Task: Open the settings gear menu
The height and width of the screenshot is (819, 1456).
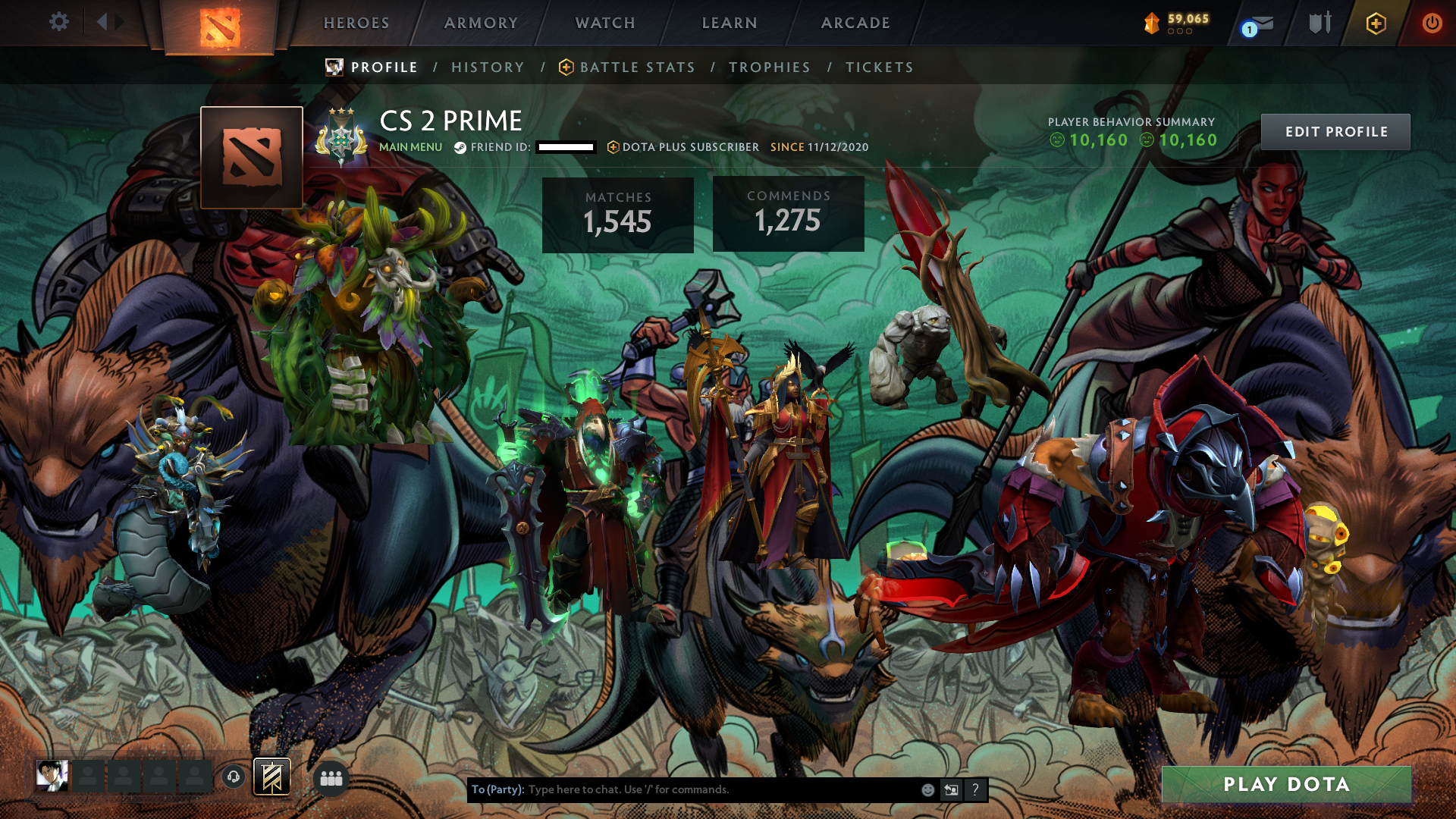Action: (x=58, y=22)
